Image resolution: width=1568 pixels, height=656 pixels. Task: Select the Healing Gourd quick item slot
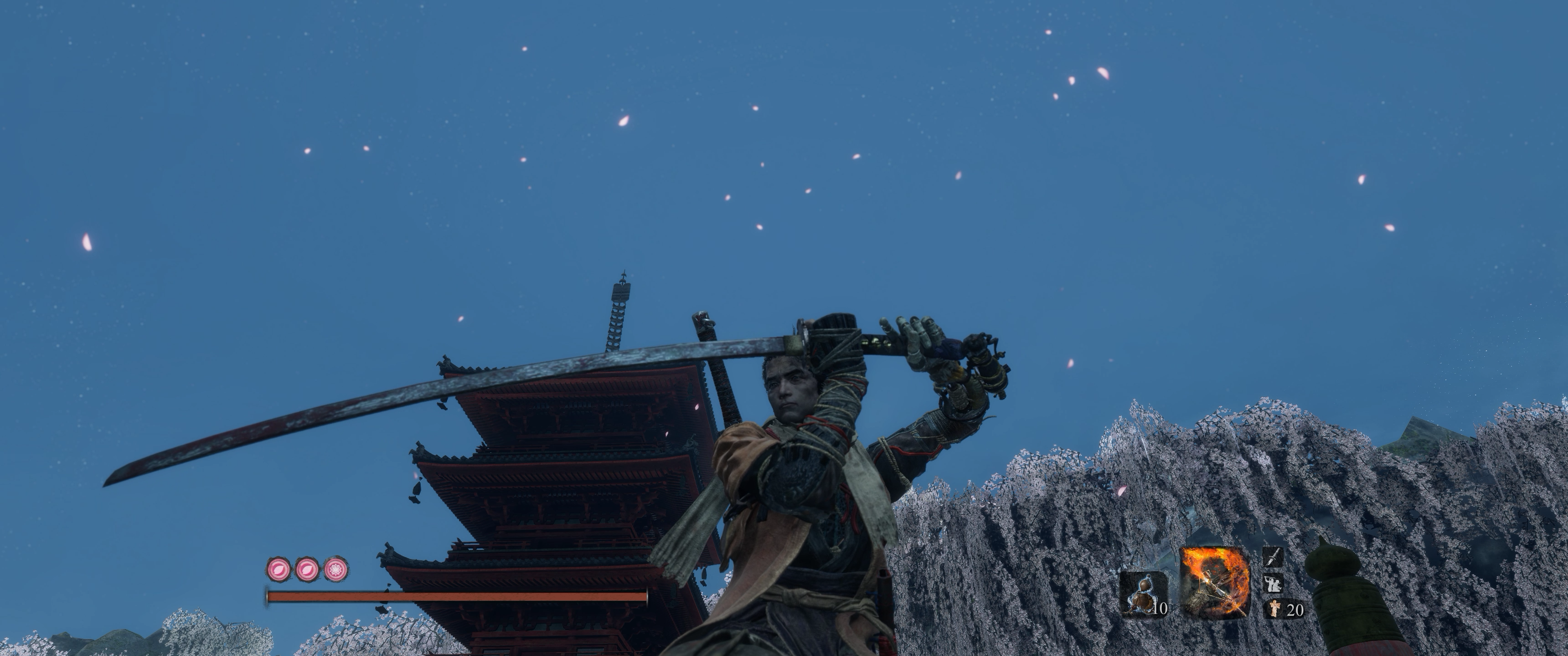[x=1143, y=593]
